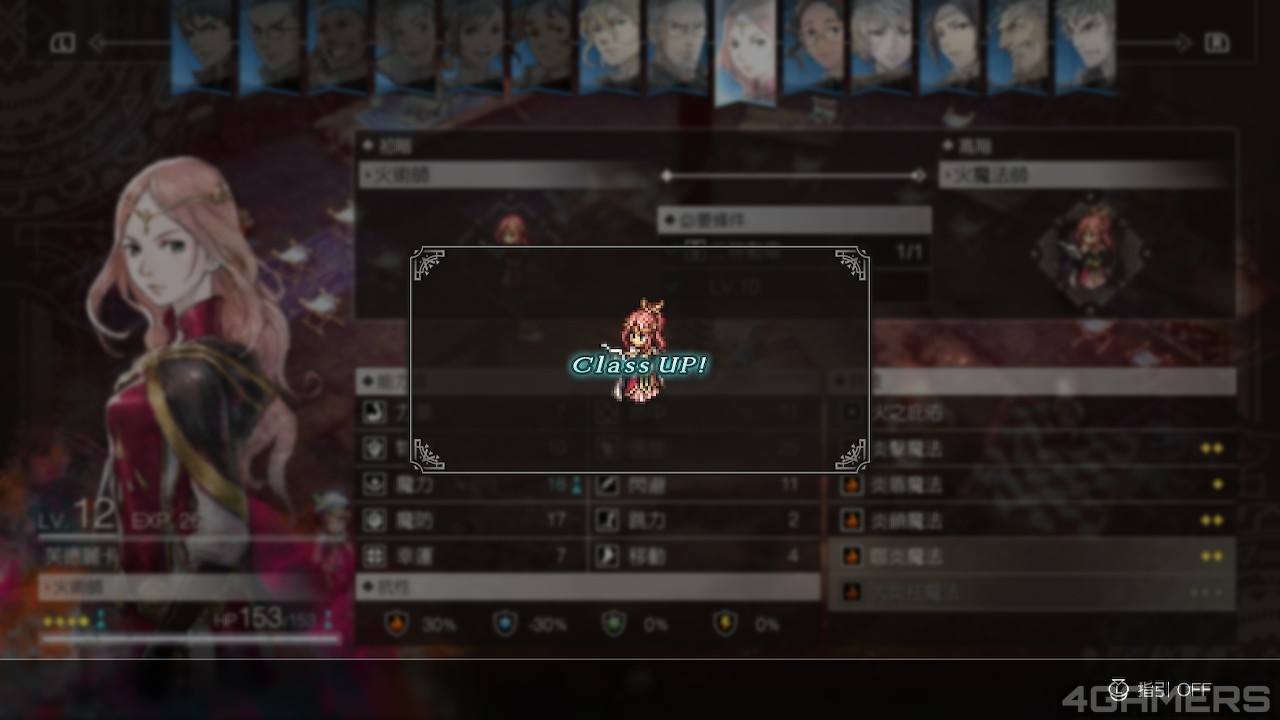Image resolution: width=1280 pixels, height=720 pixels.
Task: Select the 炎擊魔法 skill row
Action: click(1031, 449)
